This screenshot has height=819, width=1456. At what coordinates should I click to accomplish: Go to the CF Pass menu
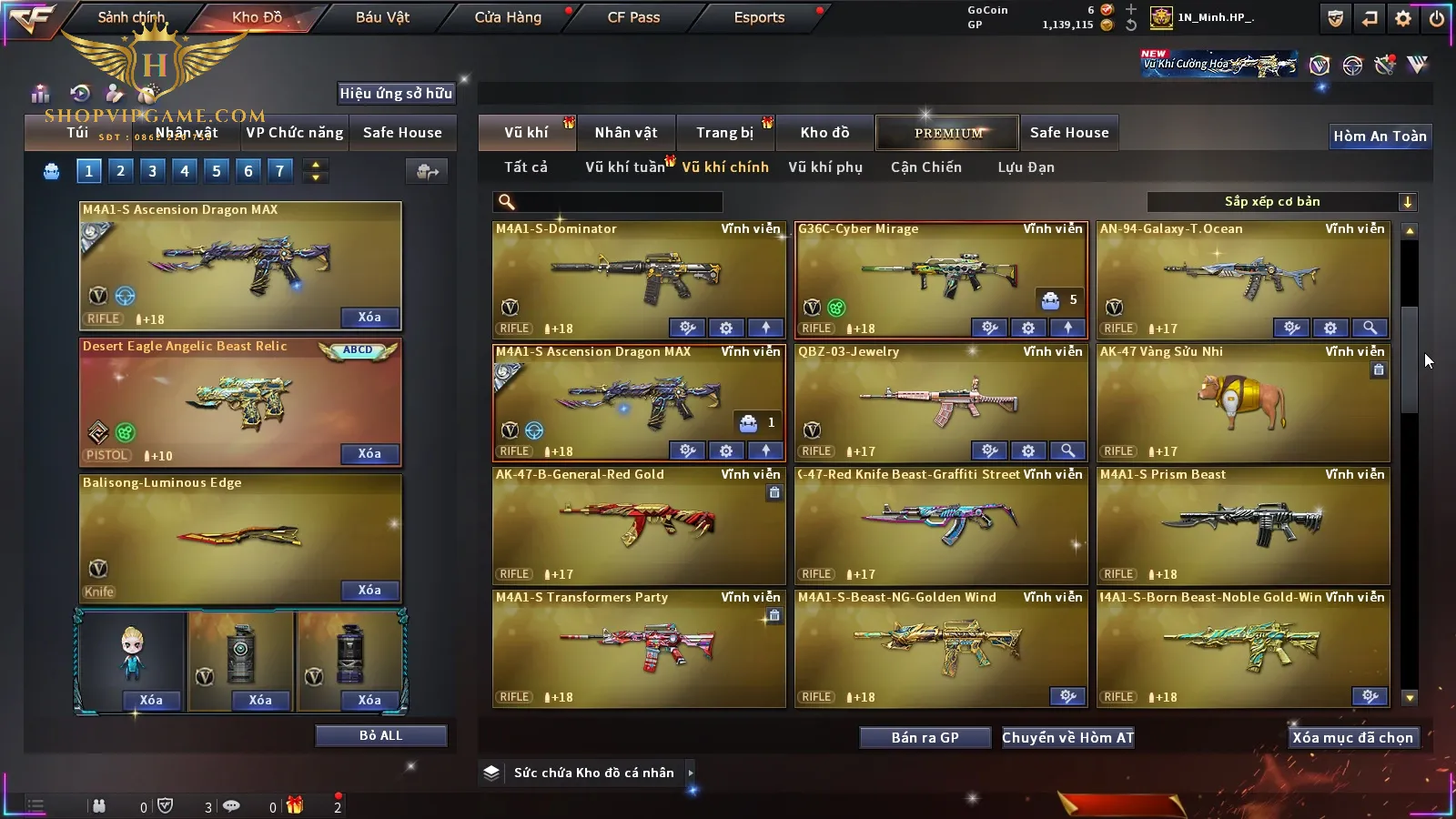tap(633, 17)
